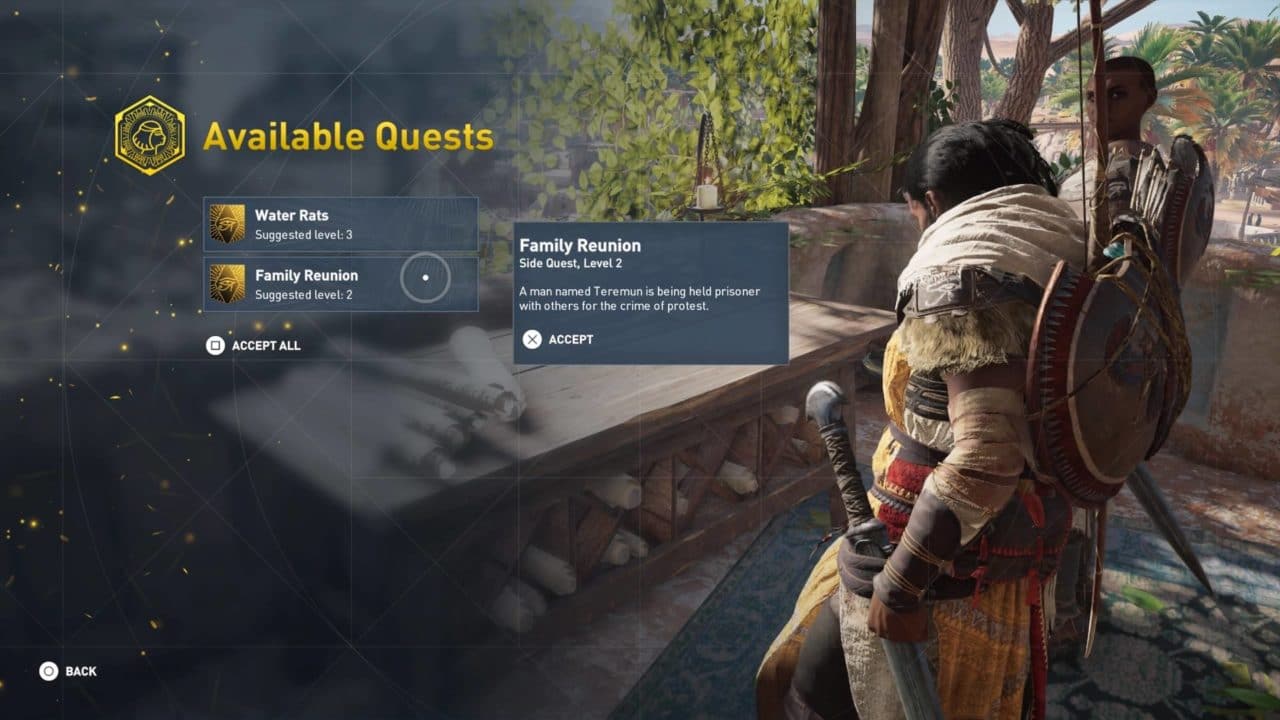This screenshot has width=1280, height=720.
Task: Accept the Family Reunion side quest
Action: coord(558,339)
